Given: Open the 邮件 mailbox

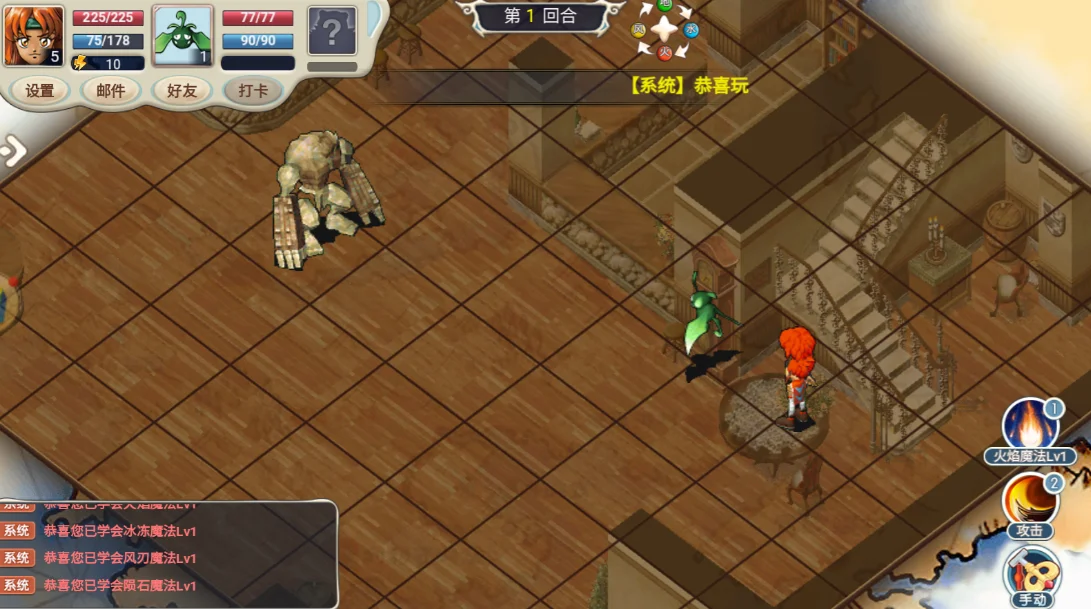Looking at the screenshot, I should tap(111, 91).
